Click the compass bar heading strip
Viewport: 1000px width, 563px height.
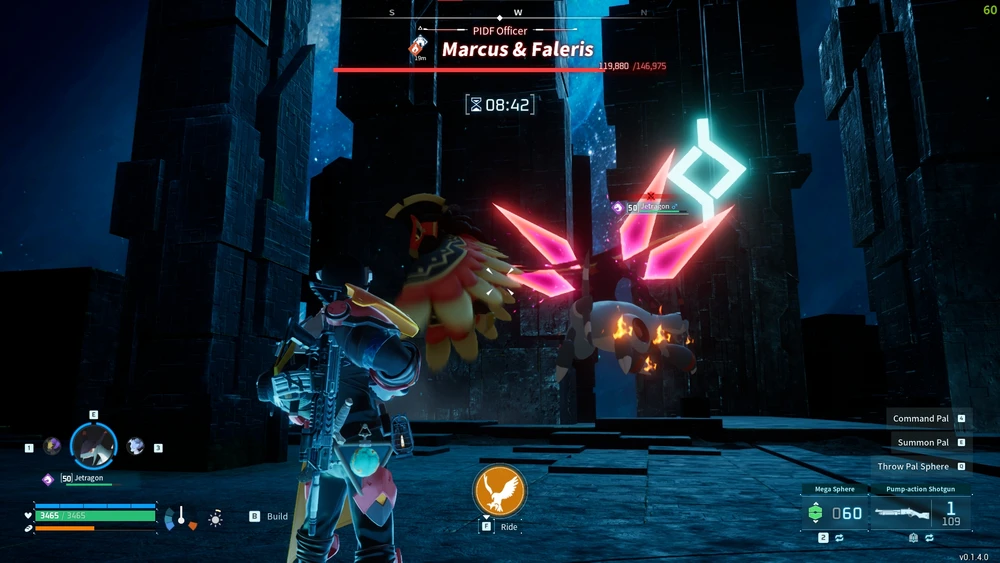coord(518,14)
